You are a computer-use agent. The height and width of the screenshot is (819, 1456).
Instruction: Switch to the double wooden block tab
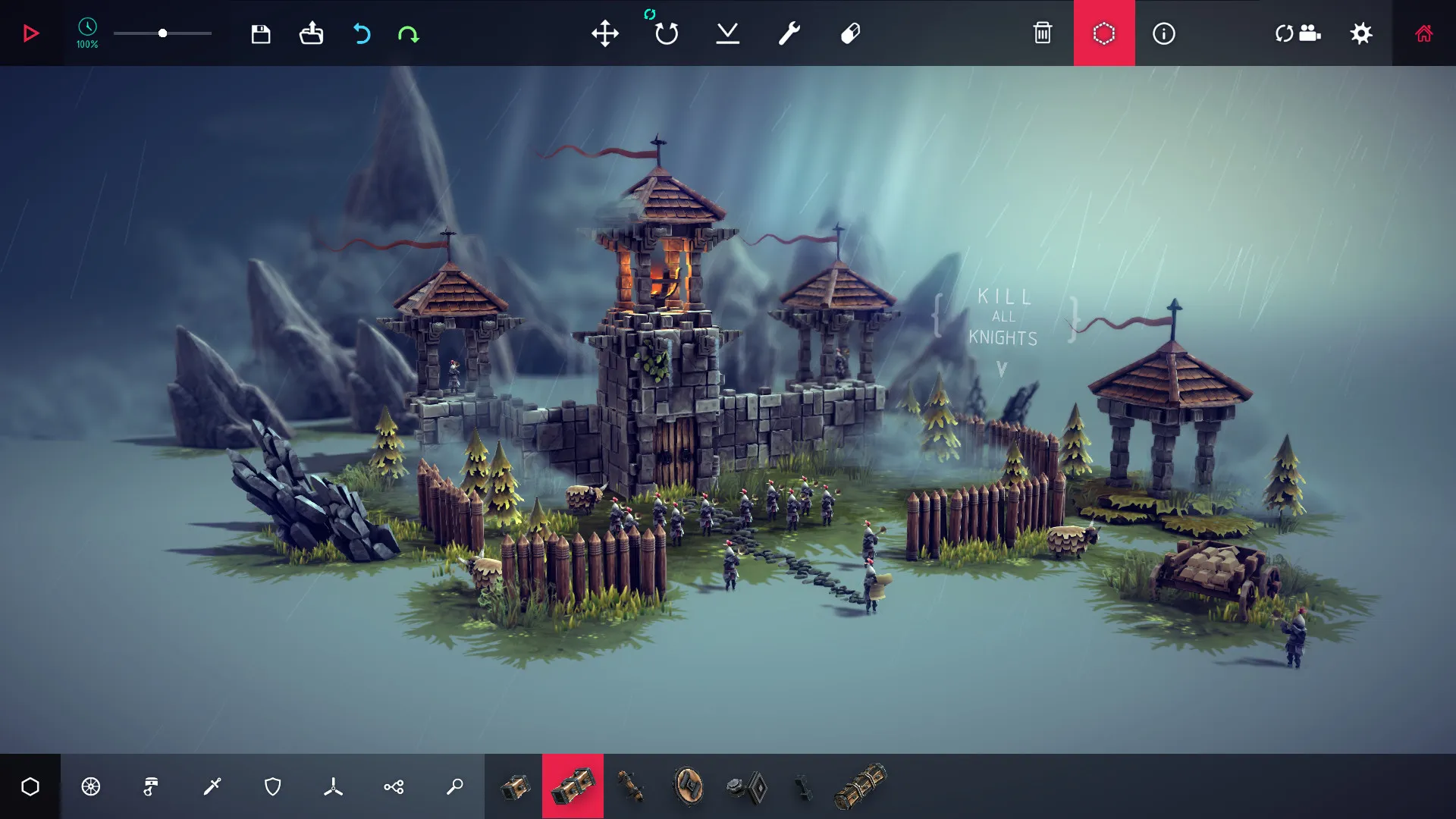tap(573, 786)
